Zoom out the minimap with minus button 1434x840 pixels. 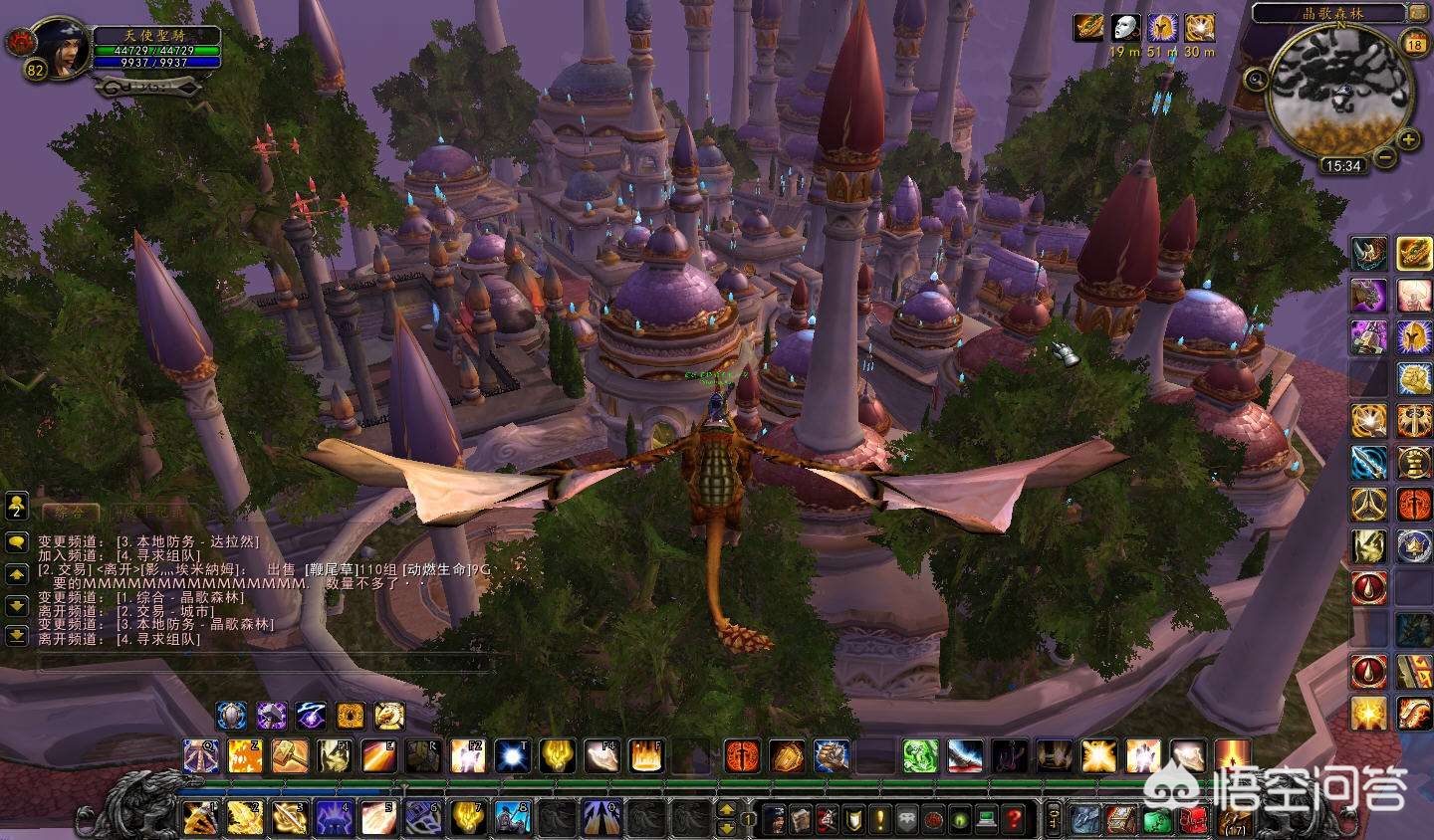1385,156
